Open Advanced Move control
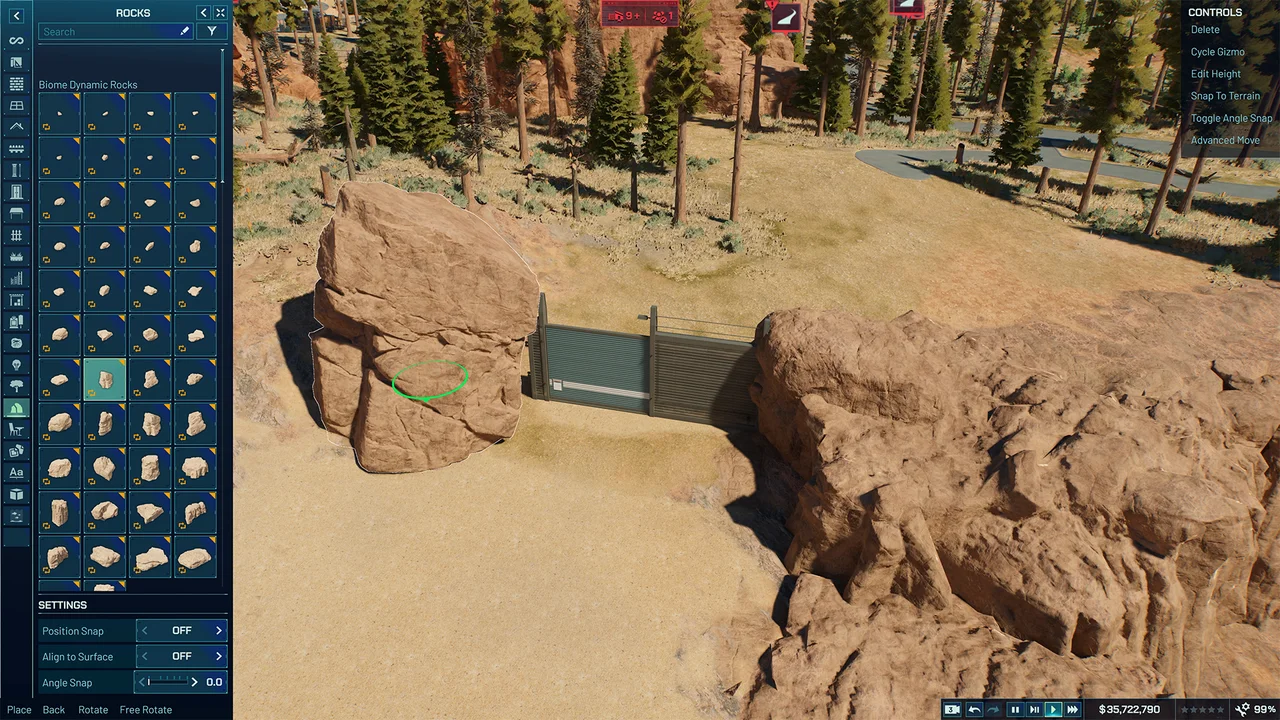This screenshot has width=1280, height=720. [1225, 140]
